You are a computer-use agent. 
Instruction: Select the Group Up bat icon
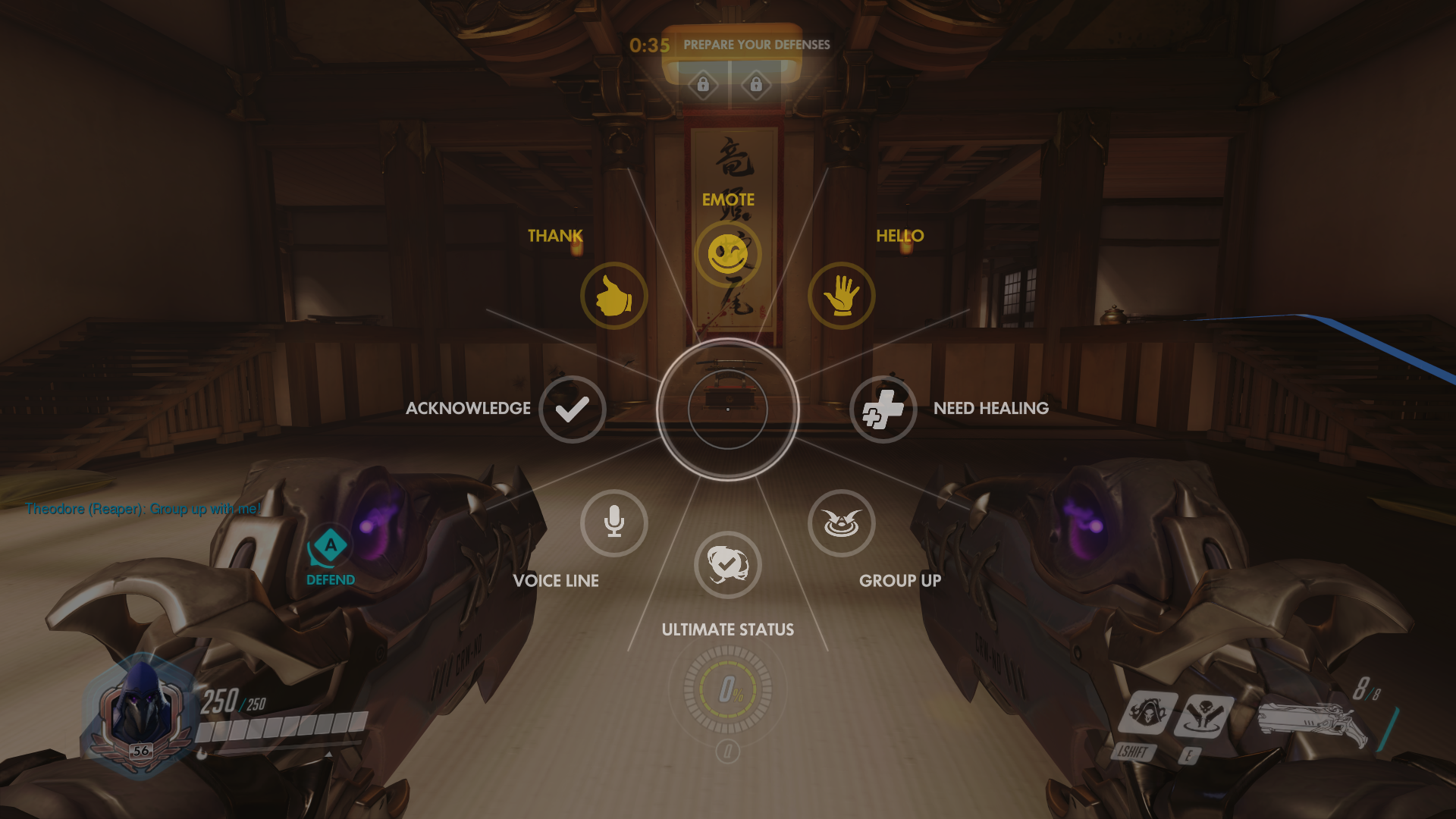[x=842, y=523]
